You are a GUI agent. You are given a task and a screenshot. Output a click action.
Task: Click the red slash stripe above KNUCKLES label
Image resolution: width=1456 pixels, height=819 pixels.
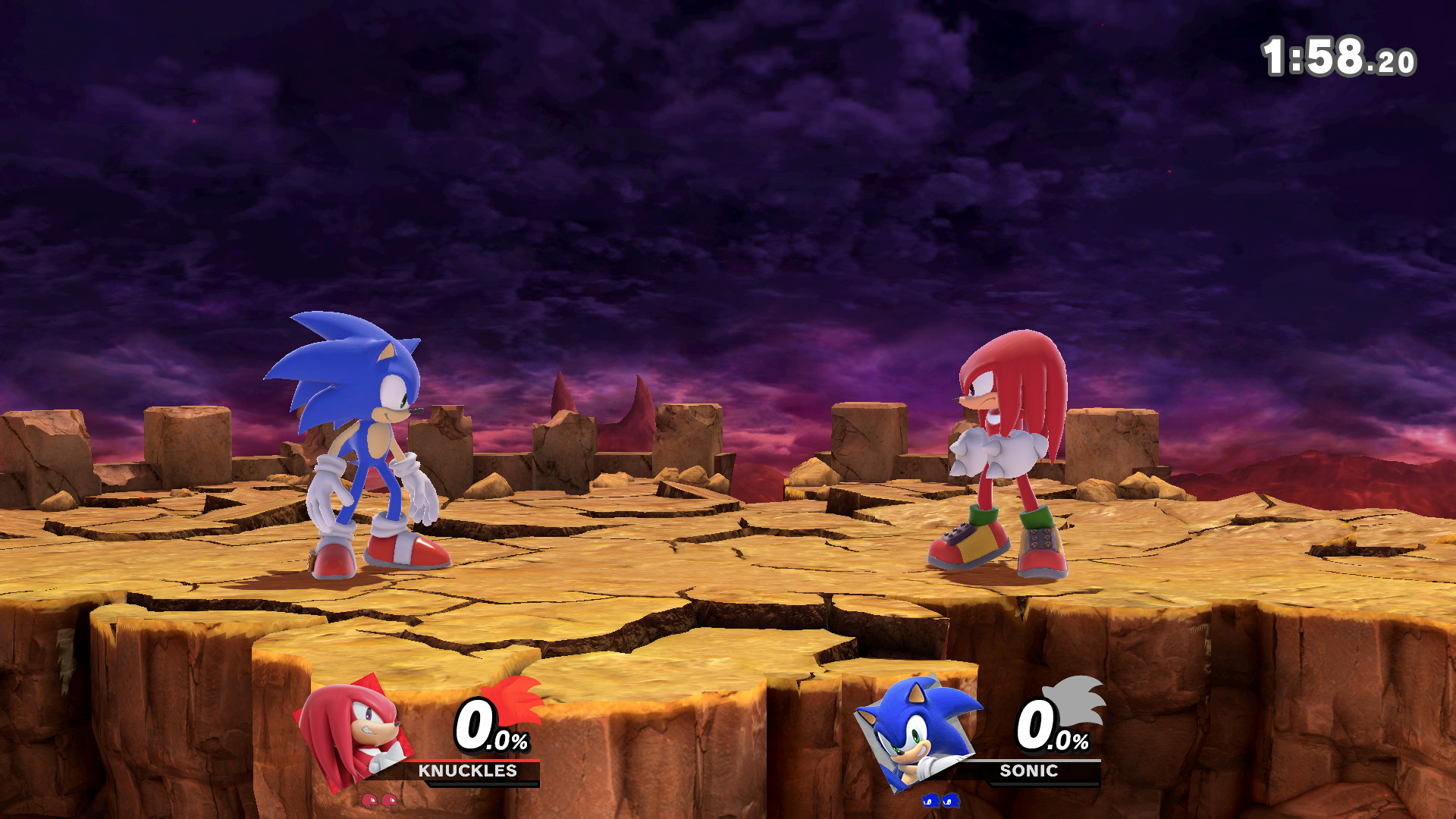tap(479, 761)
